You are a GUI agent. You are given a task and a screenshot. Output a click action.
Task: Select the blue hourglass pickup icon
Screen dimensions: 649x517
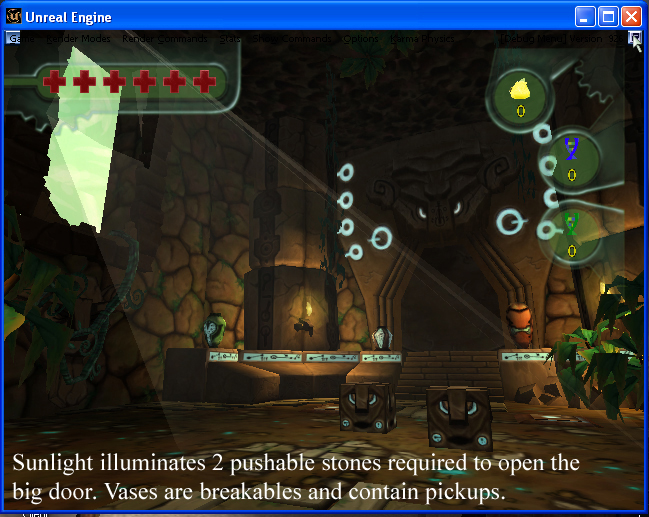coord(572,150)
